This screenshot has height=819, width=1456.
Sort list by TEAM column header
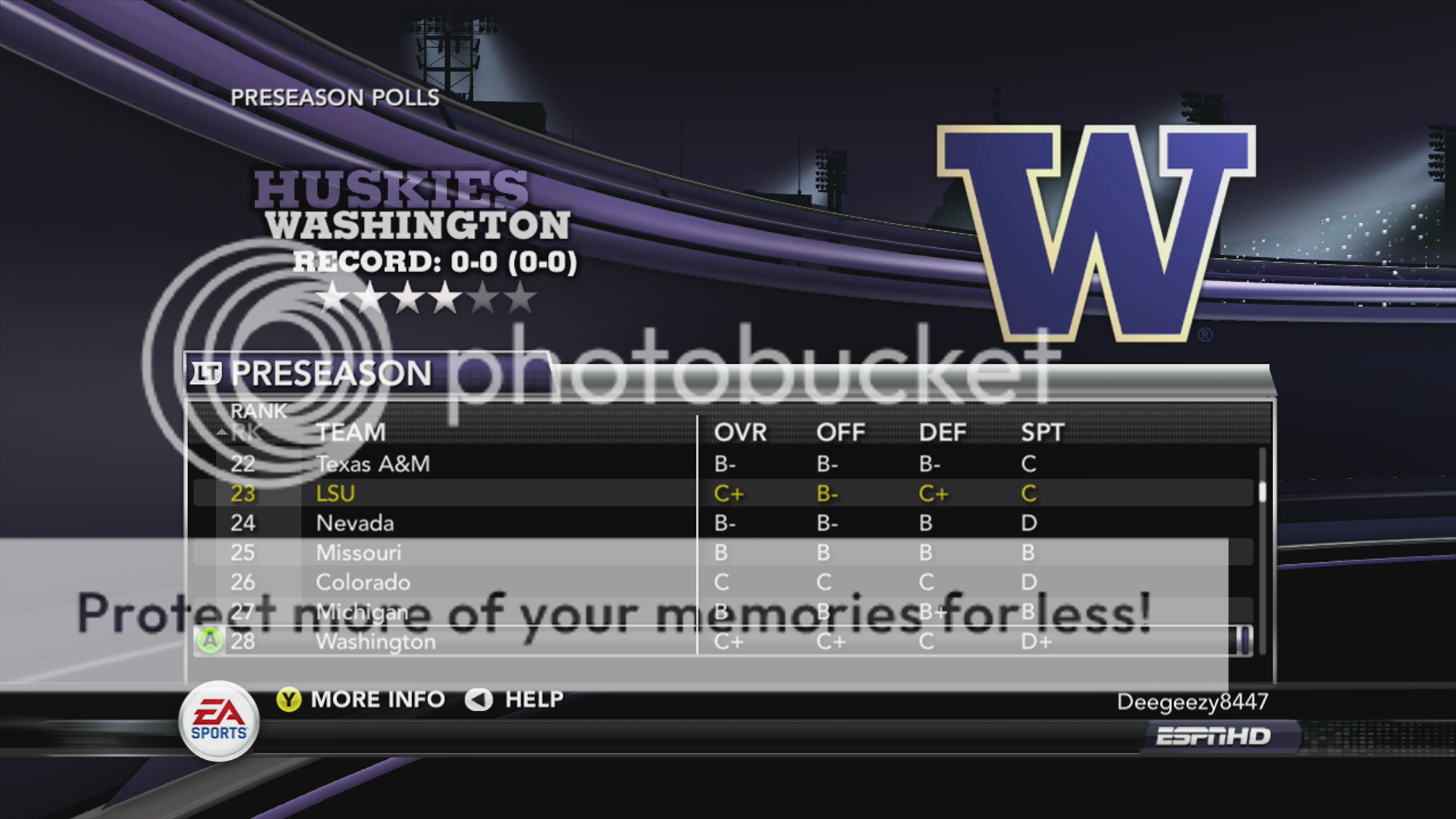click(350, 432)
